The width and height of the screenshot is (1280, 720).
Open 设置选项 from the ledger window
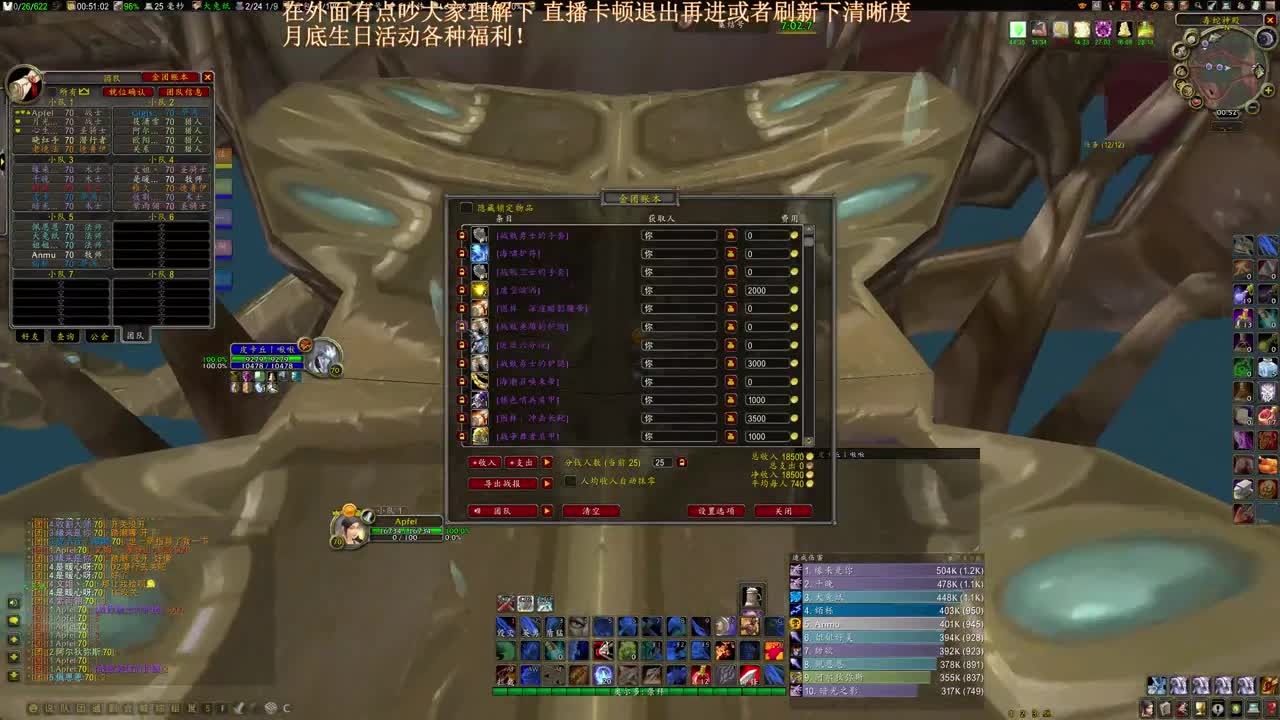coord(717,511)
